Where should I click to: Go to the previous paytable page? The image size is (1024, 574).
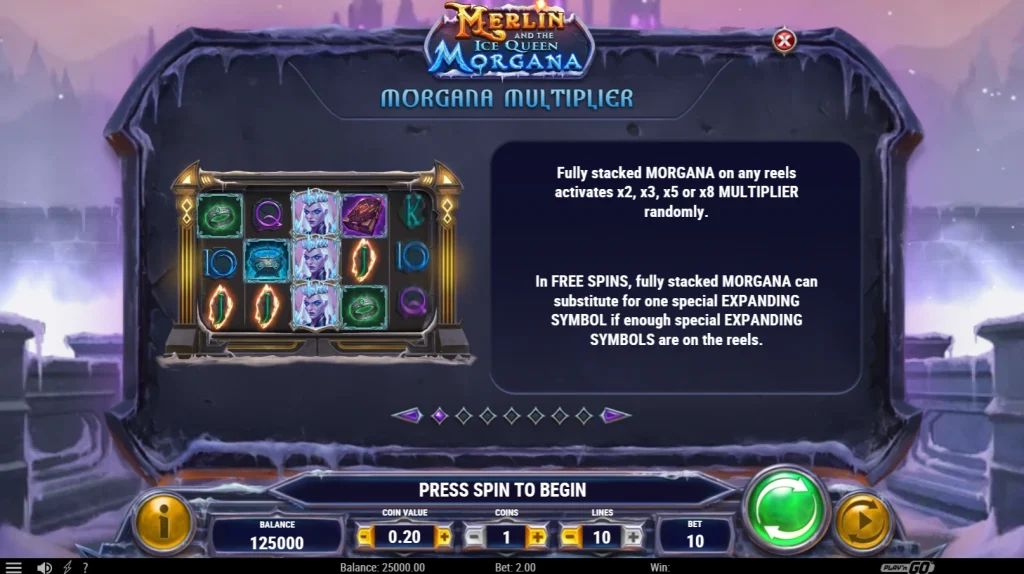[x=407, y=415]
